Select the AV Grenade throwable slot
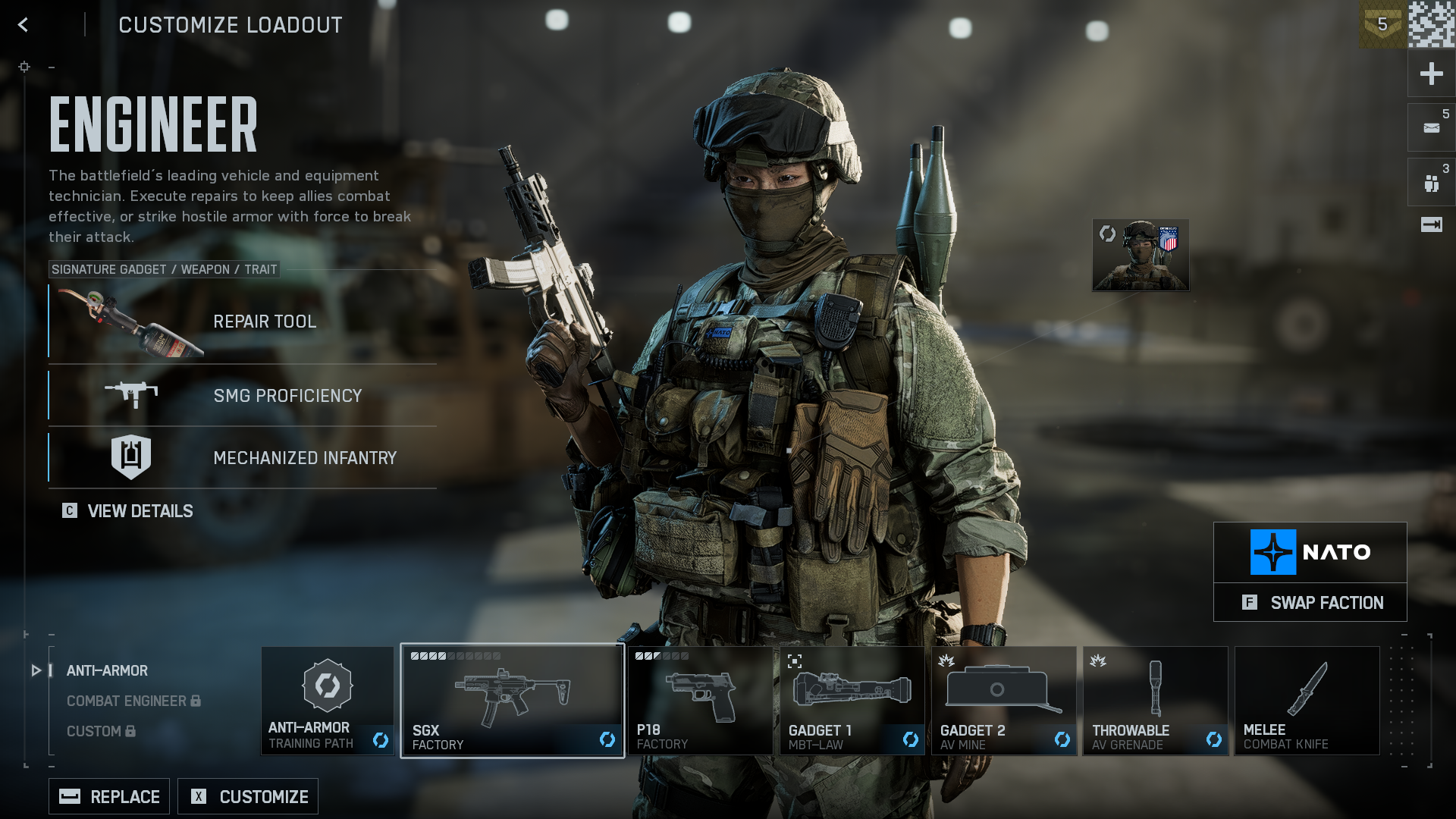Screen dimensions: 1456x819 (1155, 701)
